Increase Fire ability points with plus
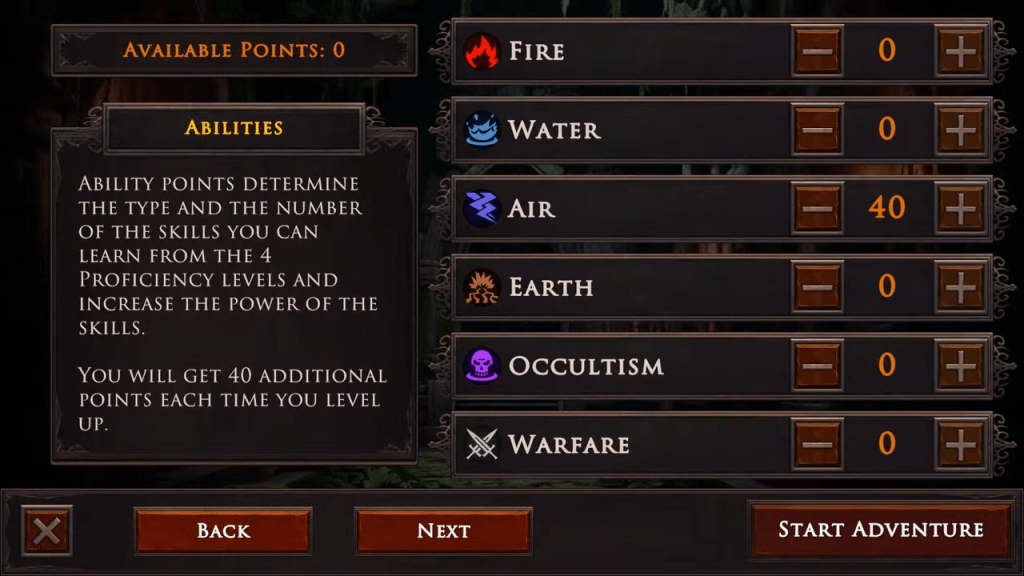This screenshot has height=576, width=1024. (x=960, y=51)
